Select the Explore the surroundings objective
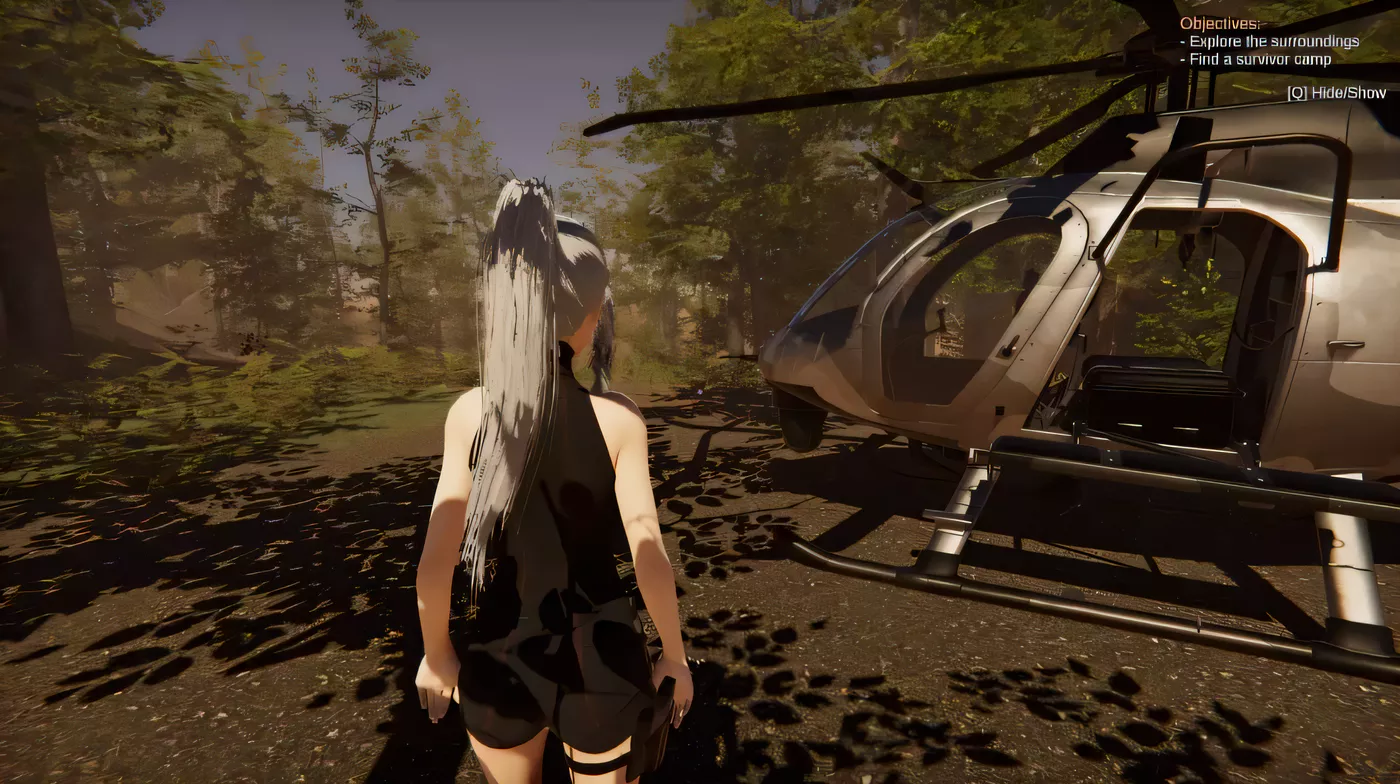The height and width of the screenshot is (784, 1400). tap(1271, 41)
